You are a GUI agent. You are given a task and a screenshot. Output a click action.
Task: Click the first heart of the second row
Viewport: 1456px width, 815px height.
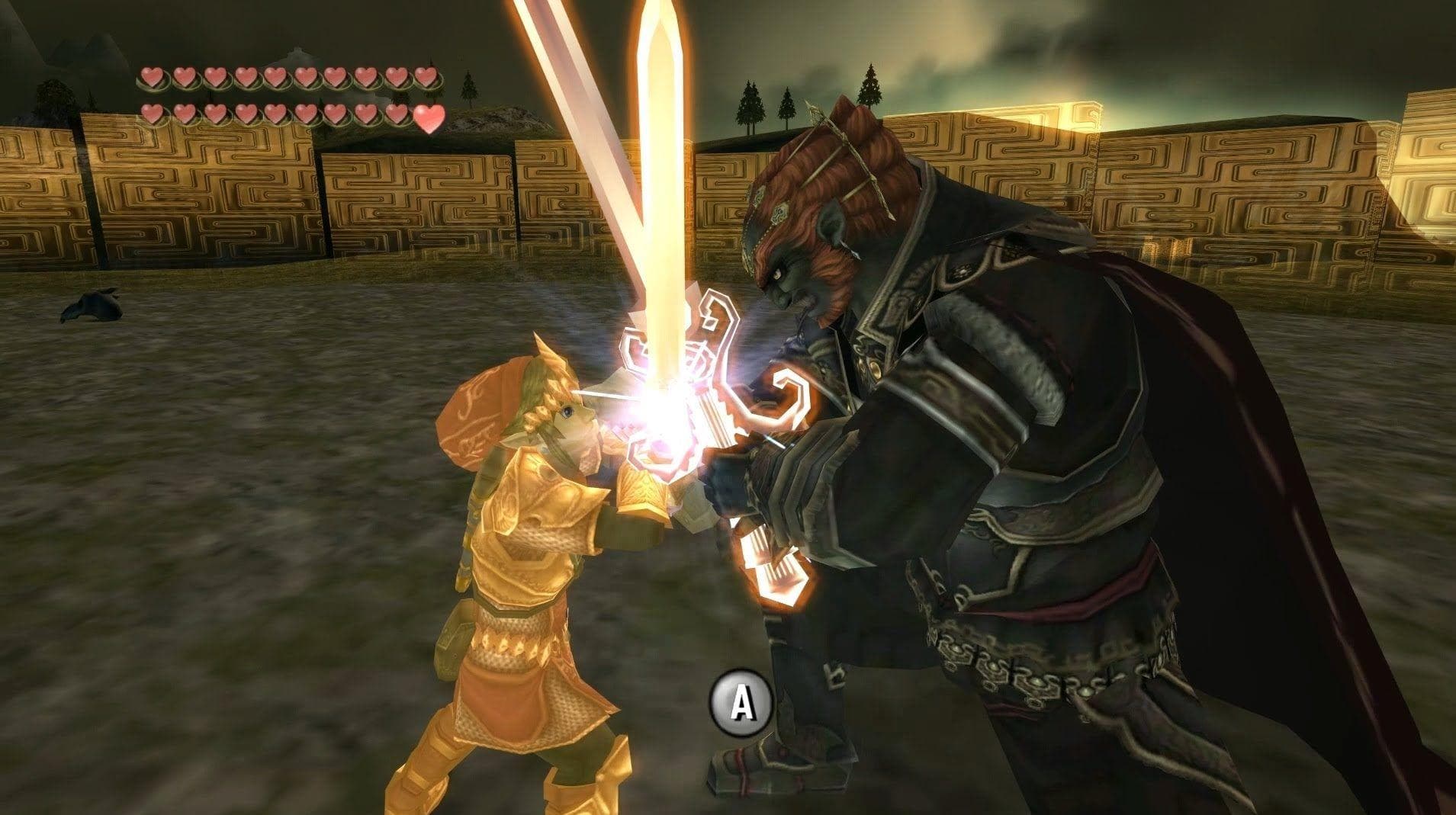point(152,114)
